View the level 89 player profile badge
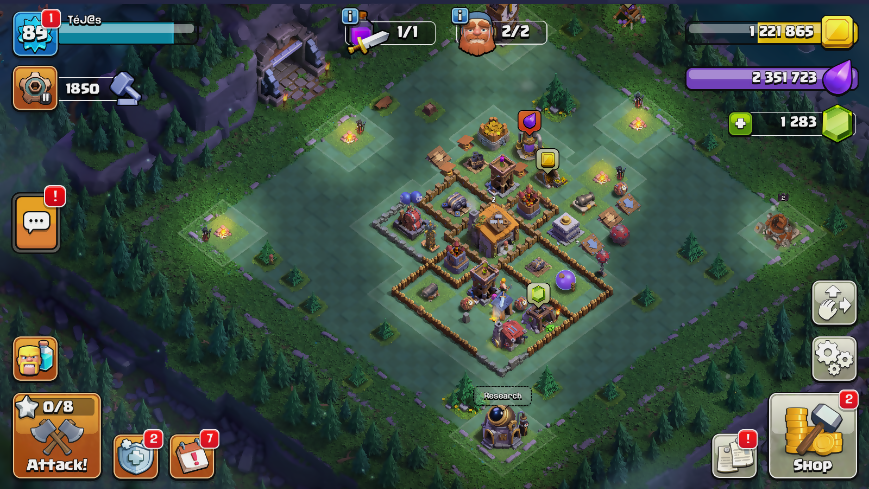 (x=34, y=33)
